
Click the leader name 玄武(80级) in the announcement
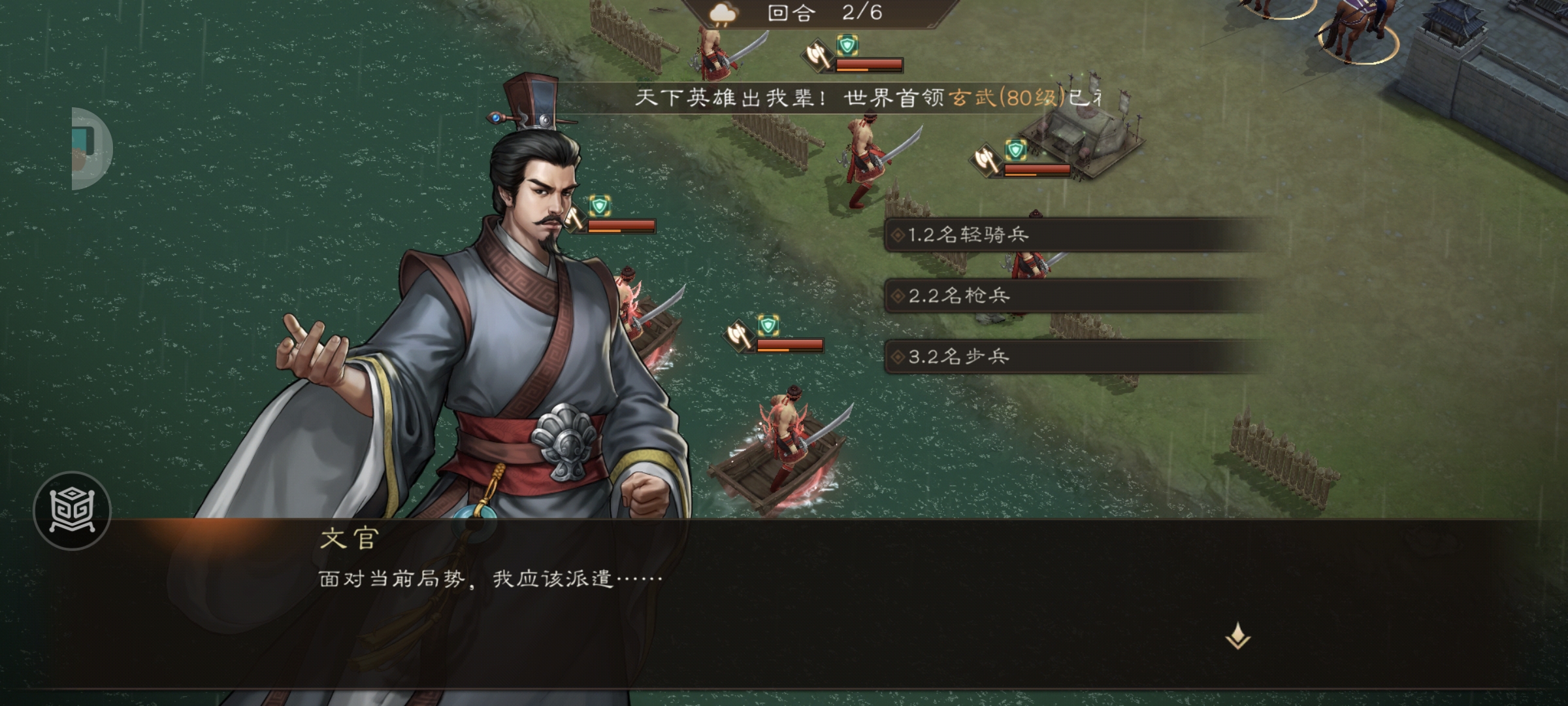point(1014,98)
